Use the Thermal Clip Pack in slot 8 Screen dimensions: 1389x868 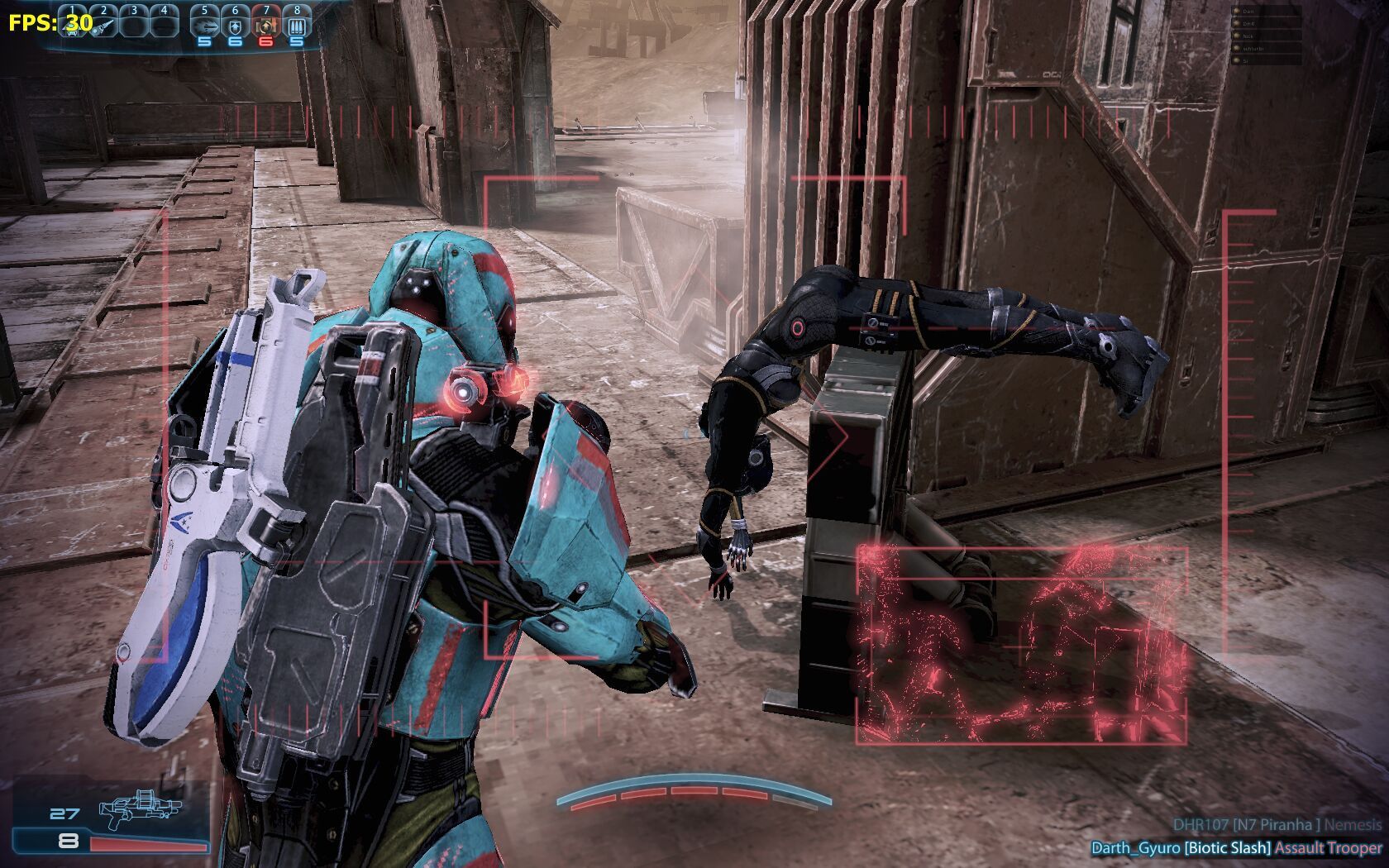[x=296, y=24]
